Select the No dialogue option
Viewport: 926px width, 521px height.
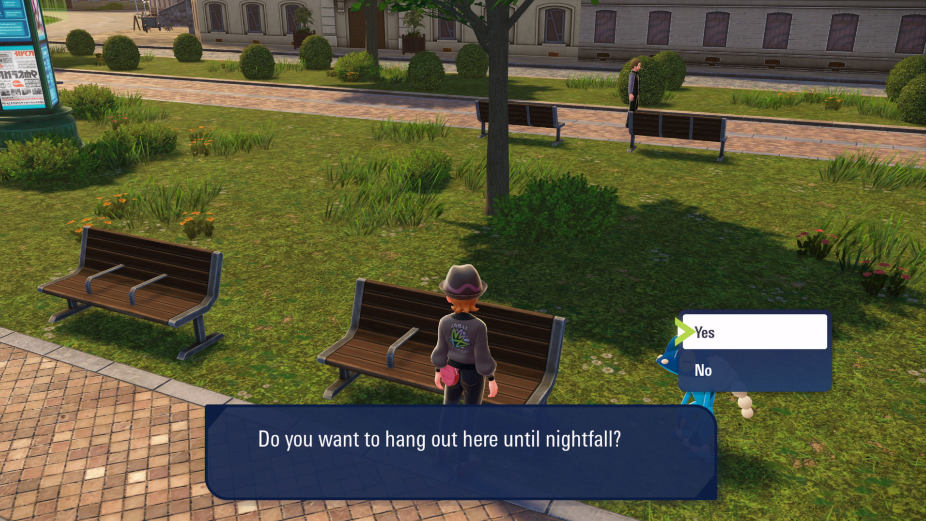pos(755,371)
